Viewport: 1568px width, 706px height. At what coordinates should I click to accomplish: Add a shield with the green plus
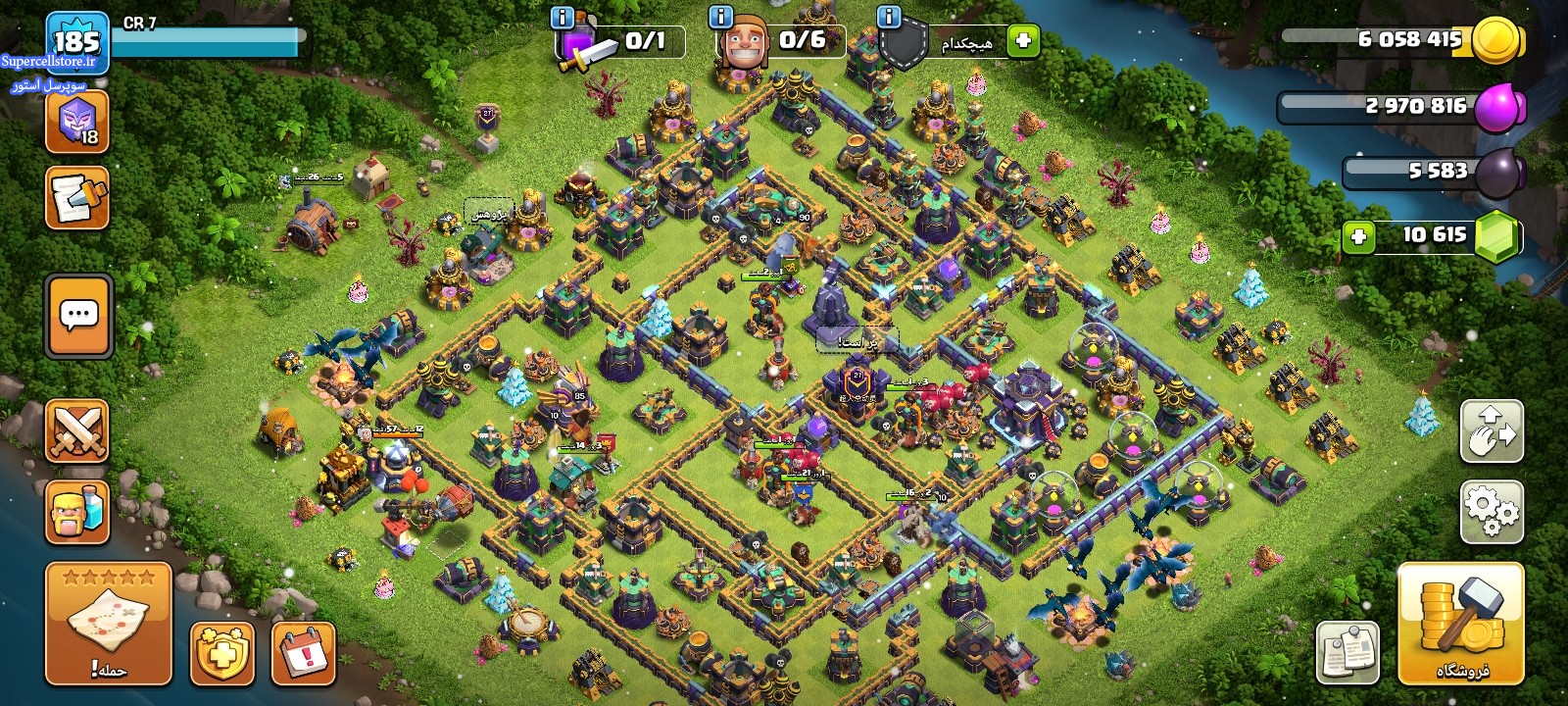tap(1023, 41)
